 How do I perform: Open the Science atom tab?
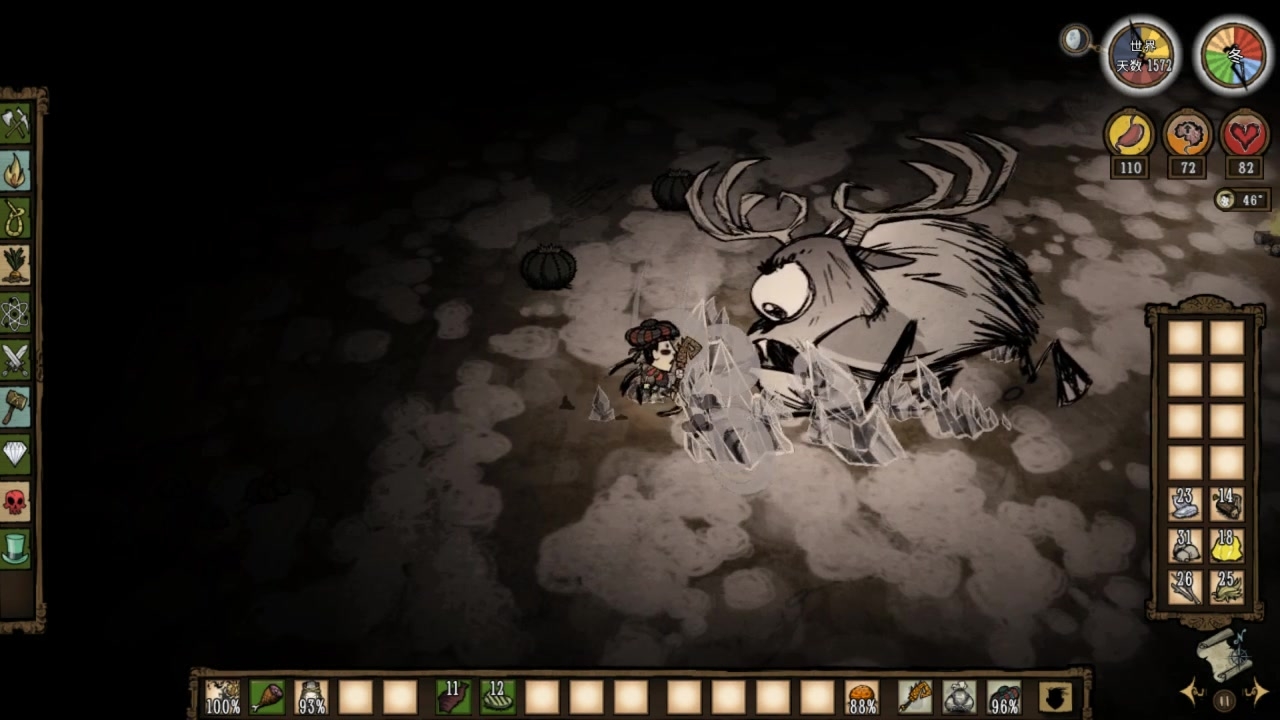(16, 313)
